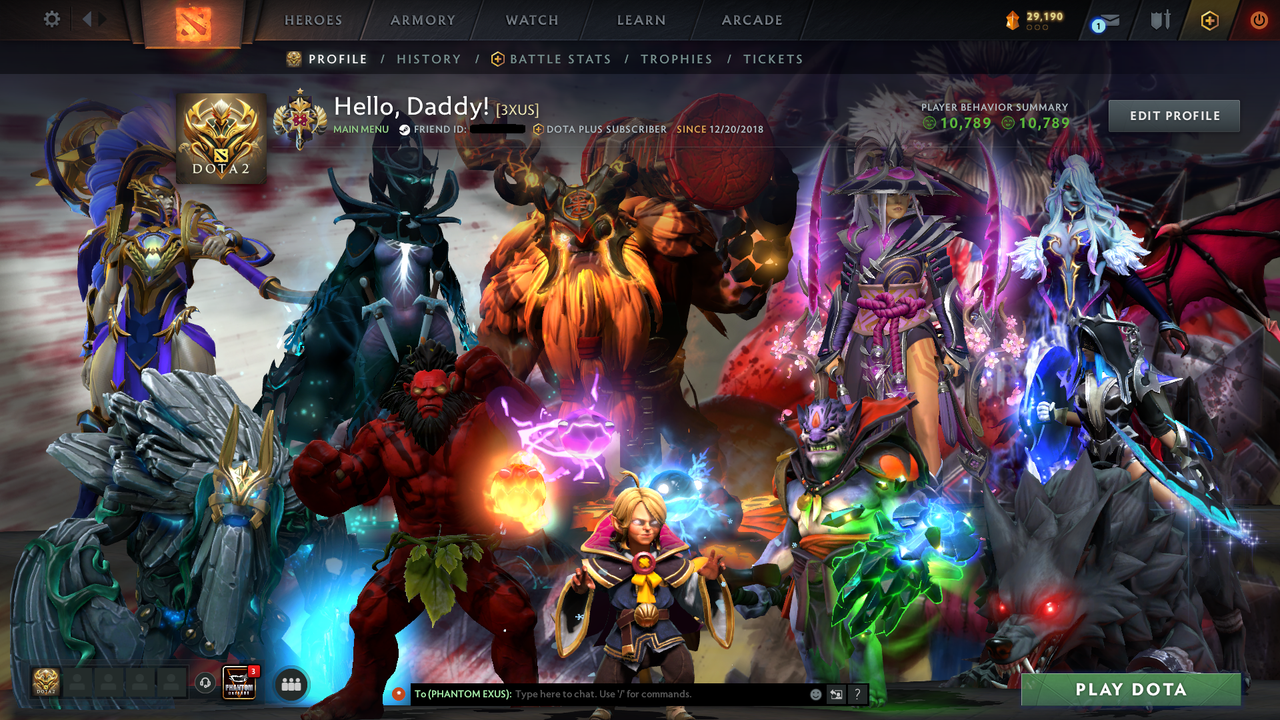1280x720 pixels.
Task: Select the TROPHIES tab
Action: 676,59
